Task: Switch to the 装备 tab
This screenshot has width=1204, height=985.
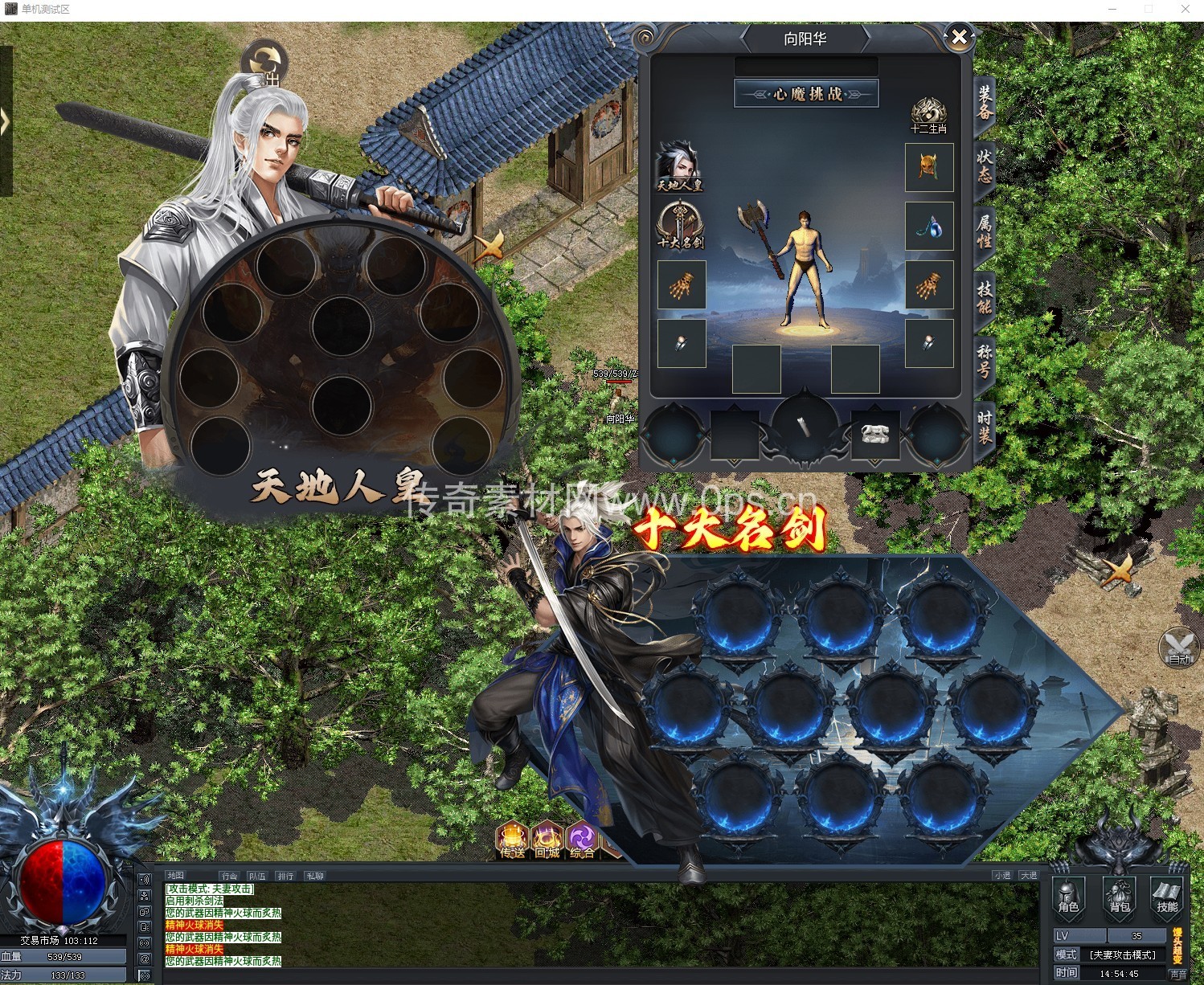Action: pyautogui.click(x=985, y=103)
